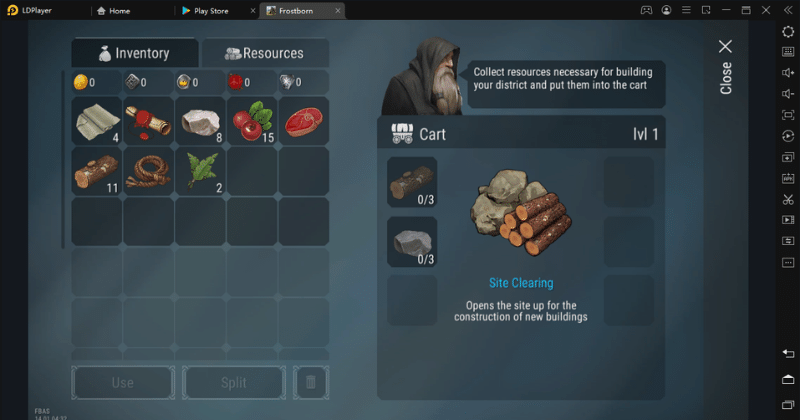Select the red berries stack

(252, 121)
